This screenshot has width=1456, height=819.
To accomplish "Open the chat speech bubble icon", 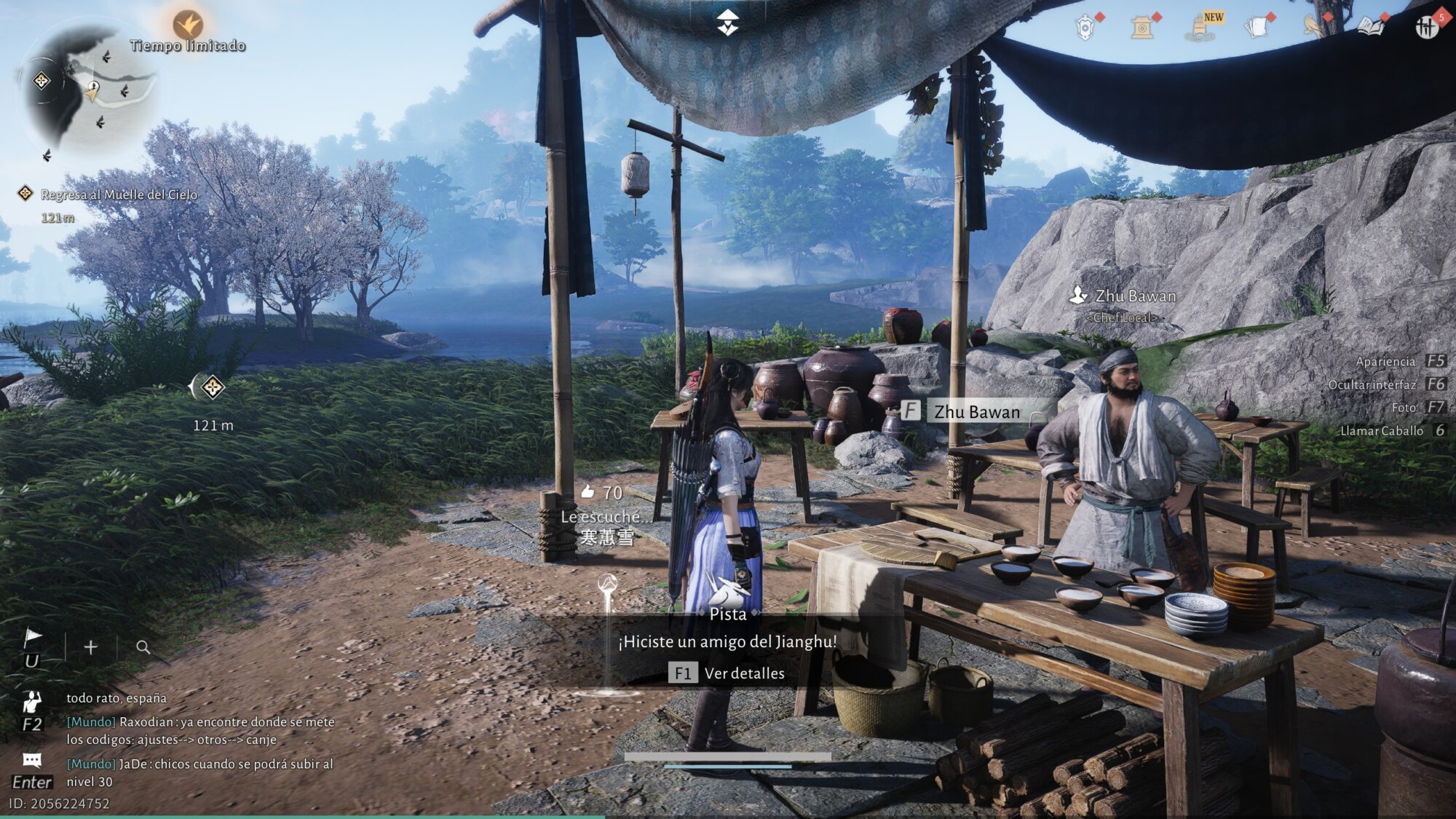I will 32,761.
